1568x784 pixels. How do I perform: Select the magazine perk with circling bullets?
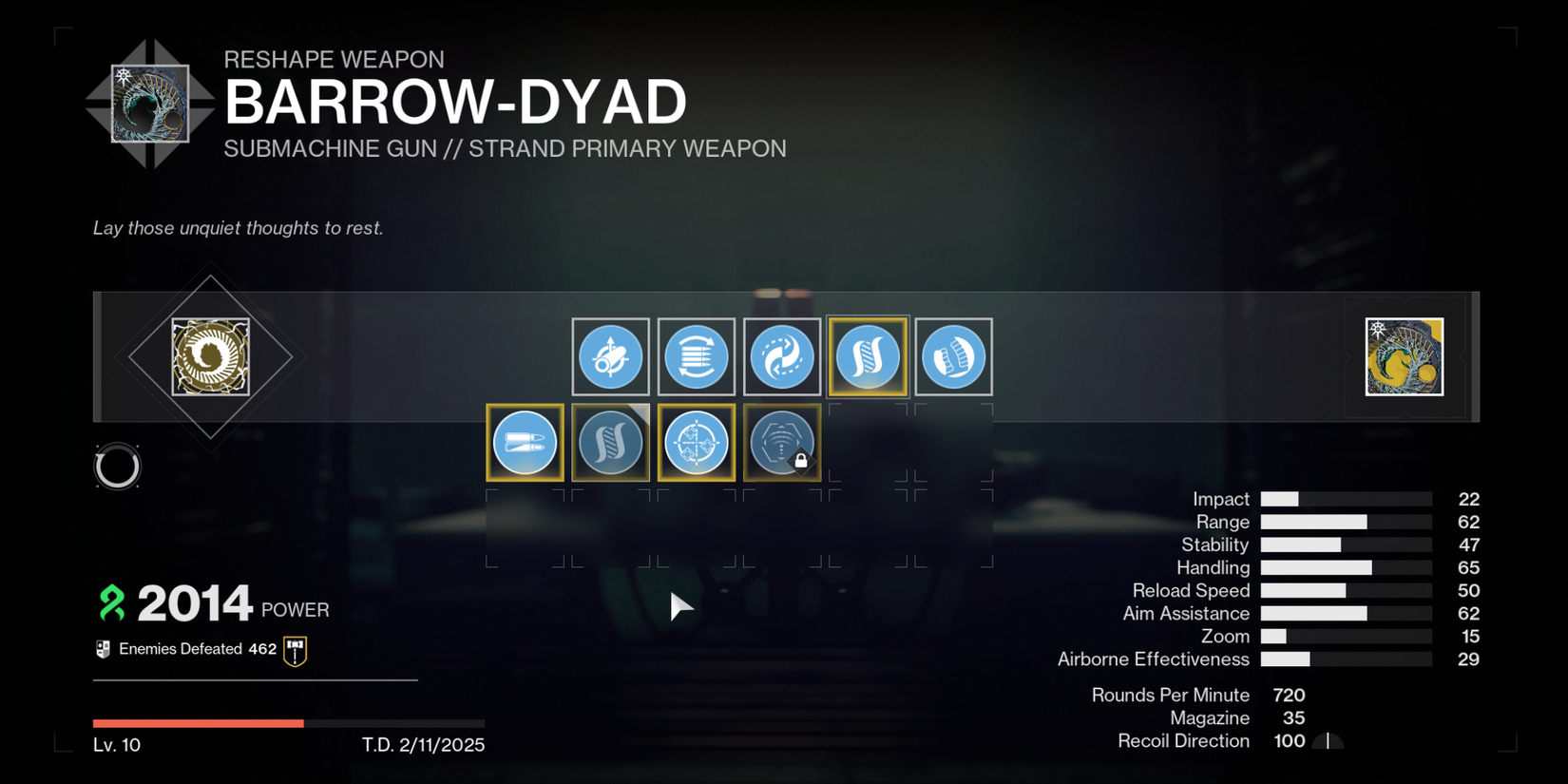697,356
